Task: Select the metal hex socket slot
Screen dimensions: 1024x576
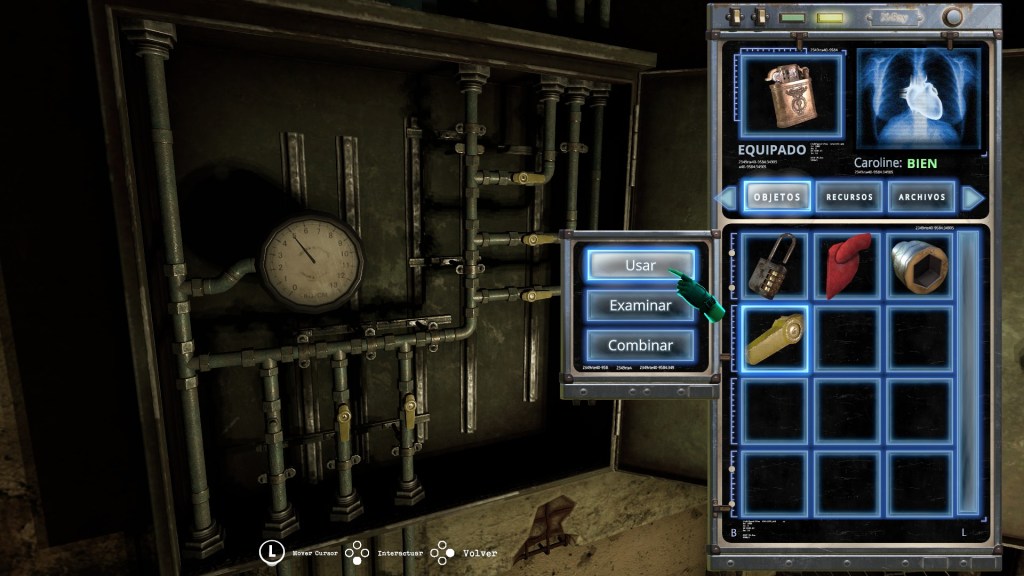Action: pos(920,267)
